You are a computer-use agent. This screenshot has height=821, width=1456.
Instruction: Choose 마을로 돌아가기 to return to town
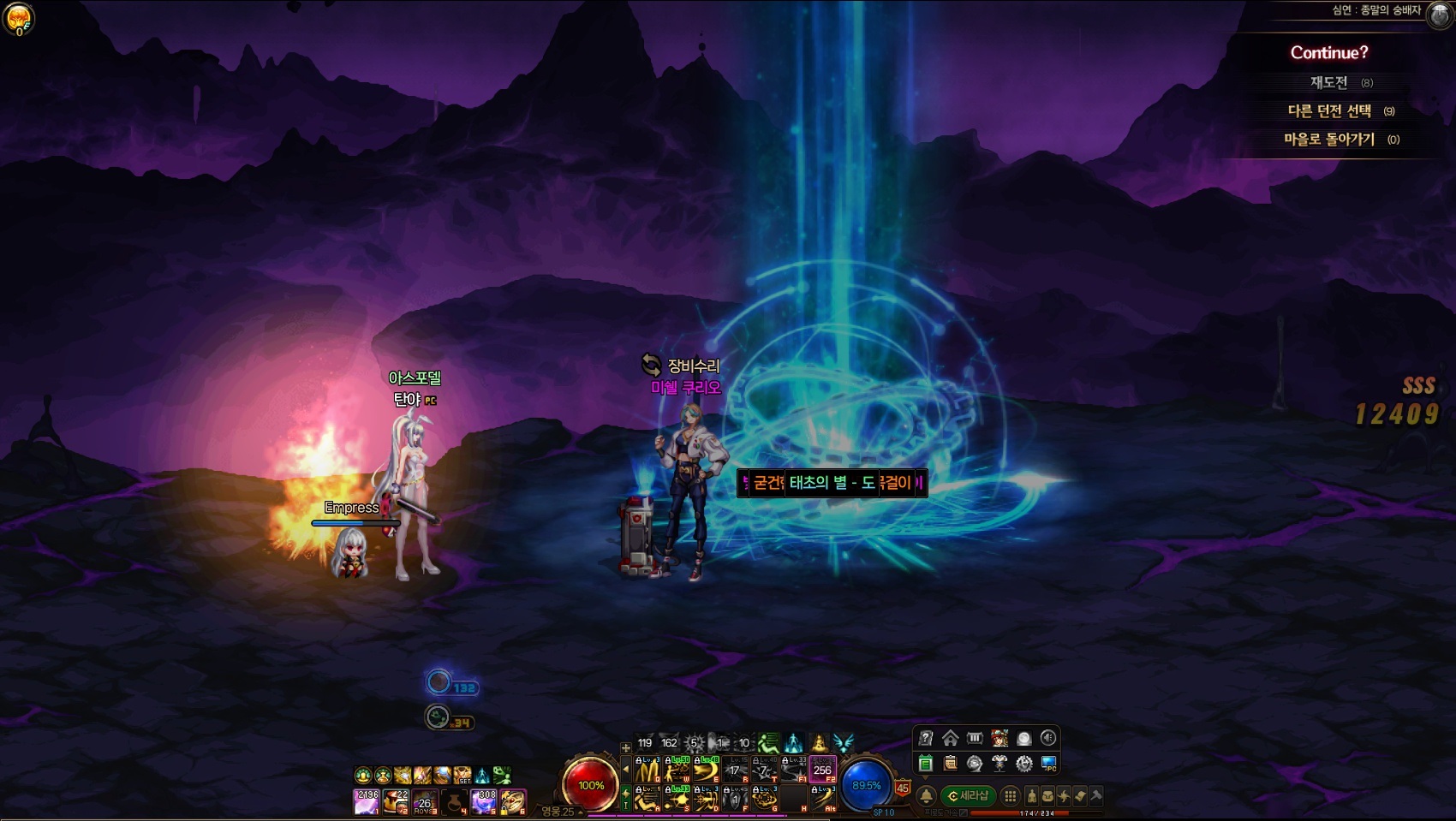[x=1329, y=140]
